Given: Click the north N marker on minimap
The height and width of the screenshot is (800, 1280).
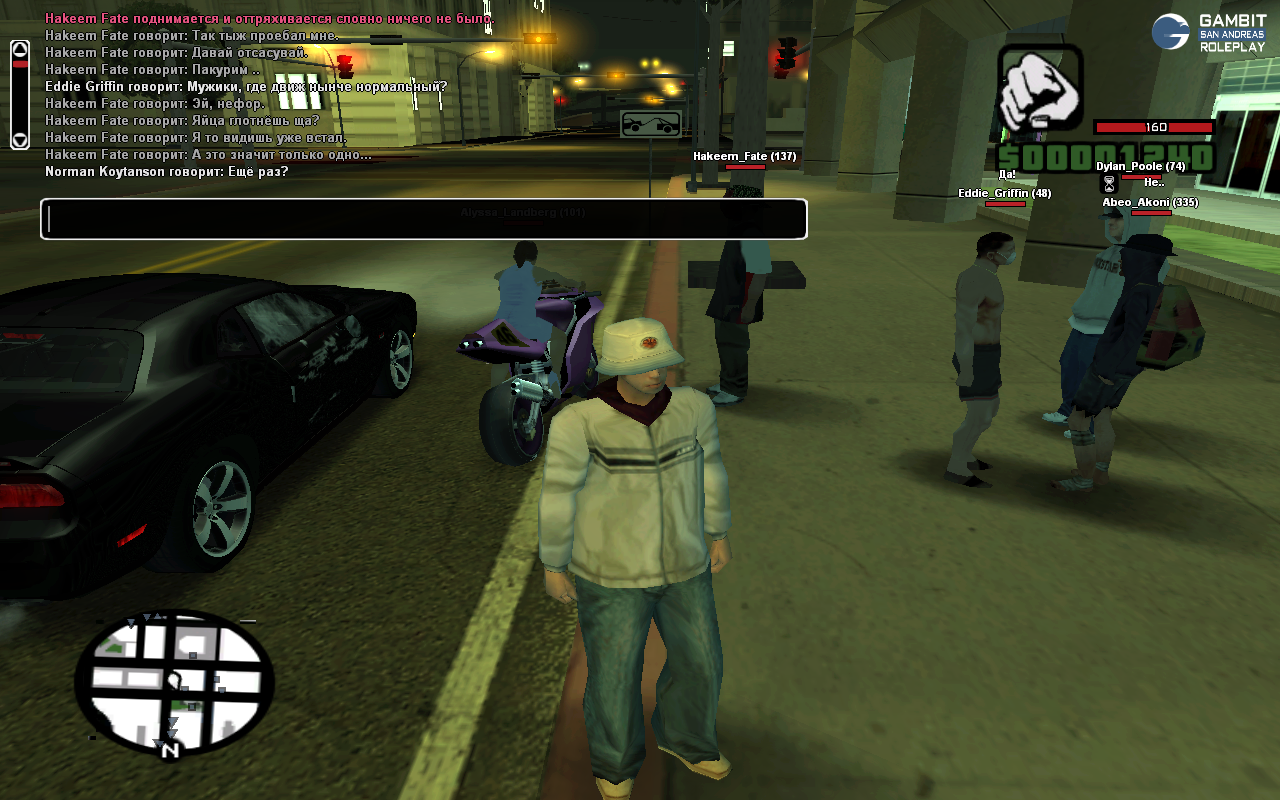Looking at the screenshot, I should tap(170, 749).
